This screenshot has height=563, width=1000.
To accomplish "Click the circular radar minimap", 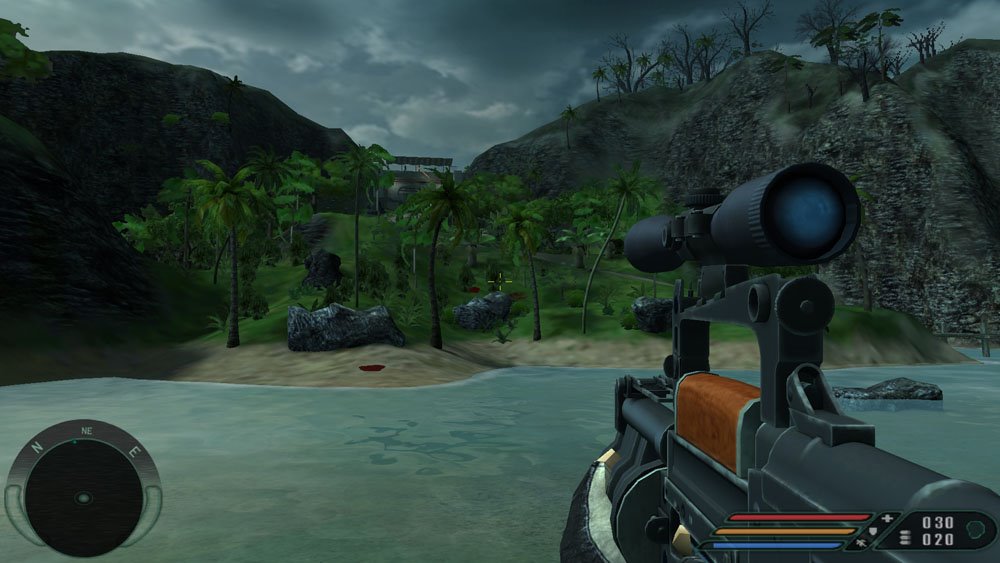I will point(83,497).
